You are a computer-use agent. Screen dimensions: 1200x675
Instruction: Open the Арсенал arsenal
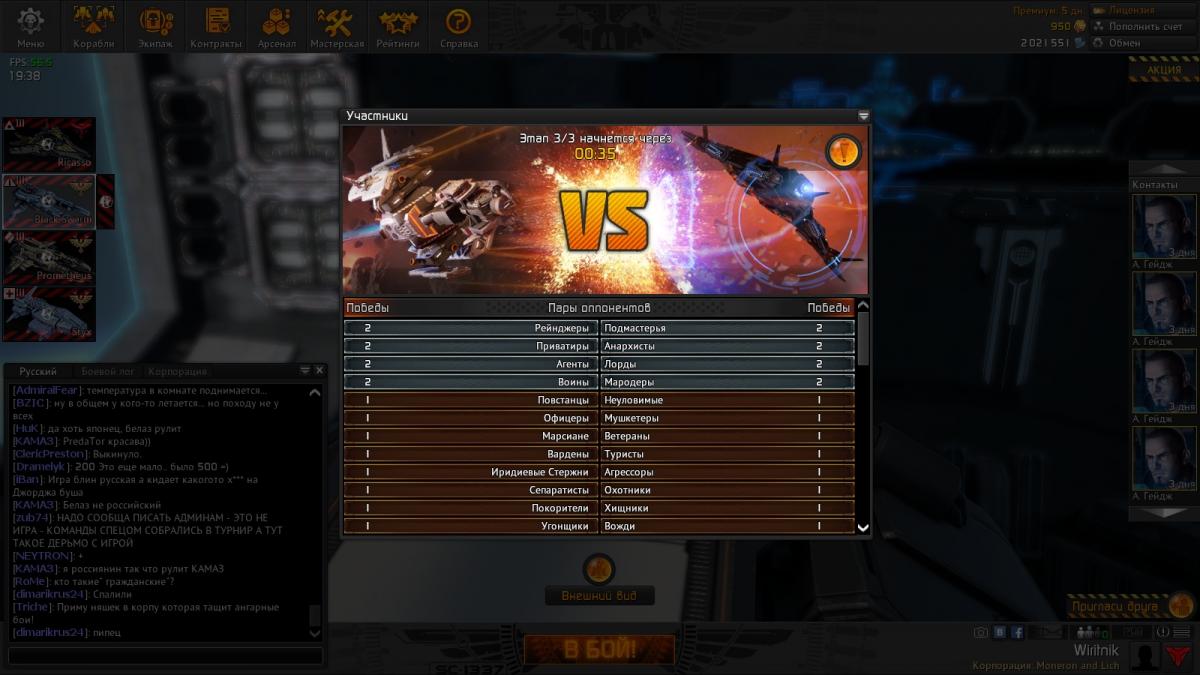[276, 27]
